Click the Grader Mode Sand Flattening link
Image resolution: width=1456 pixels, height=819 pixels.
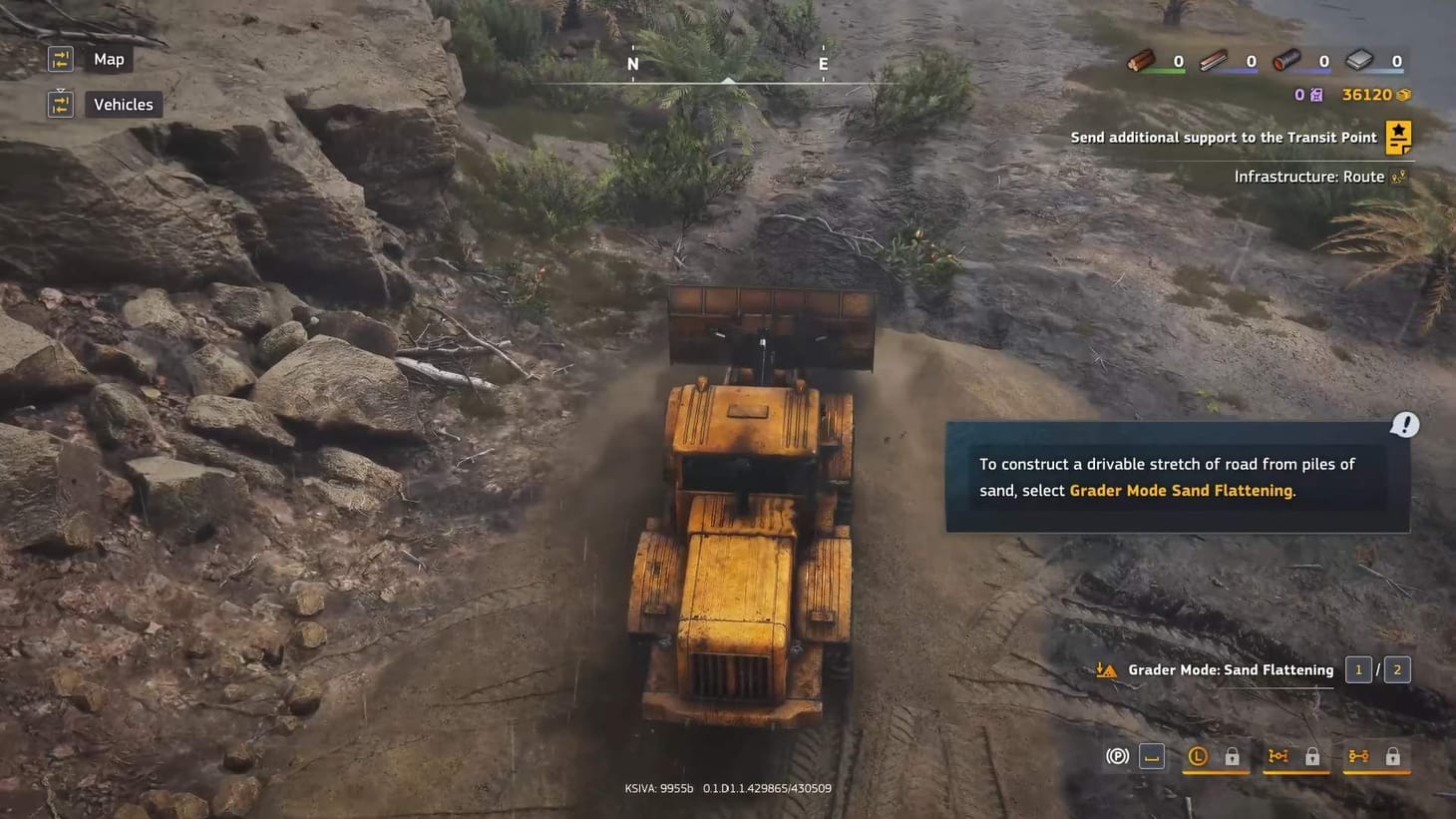pos(1181,490)
